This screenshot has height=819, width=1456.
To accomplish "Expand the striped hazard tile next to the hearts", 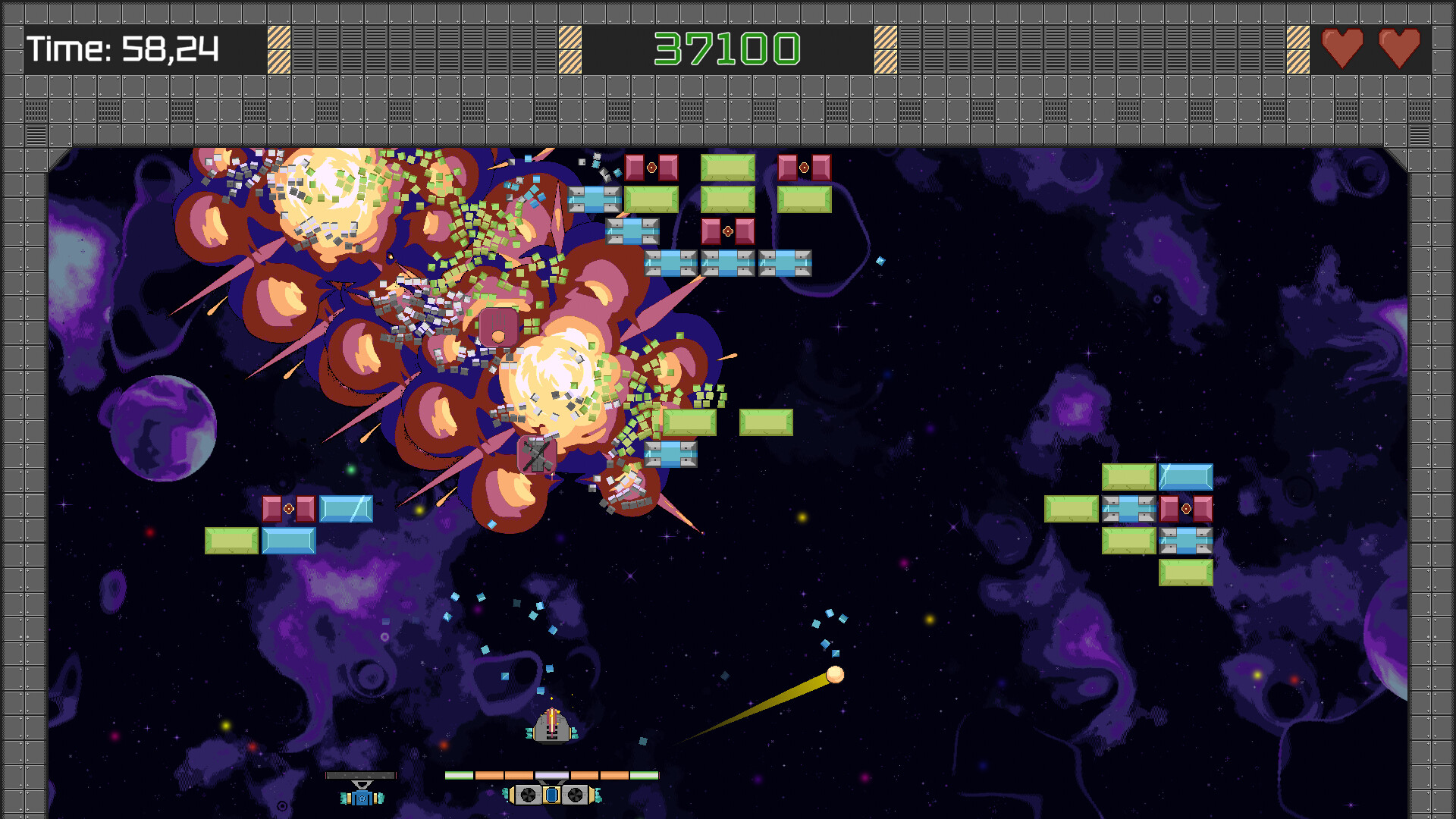I will coord(1297,49).
